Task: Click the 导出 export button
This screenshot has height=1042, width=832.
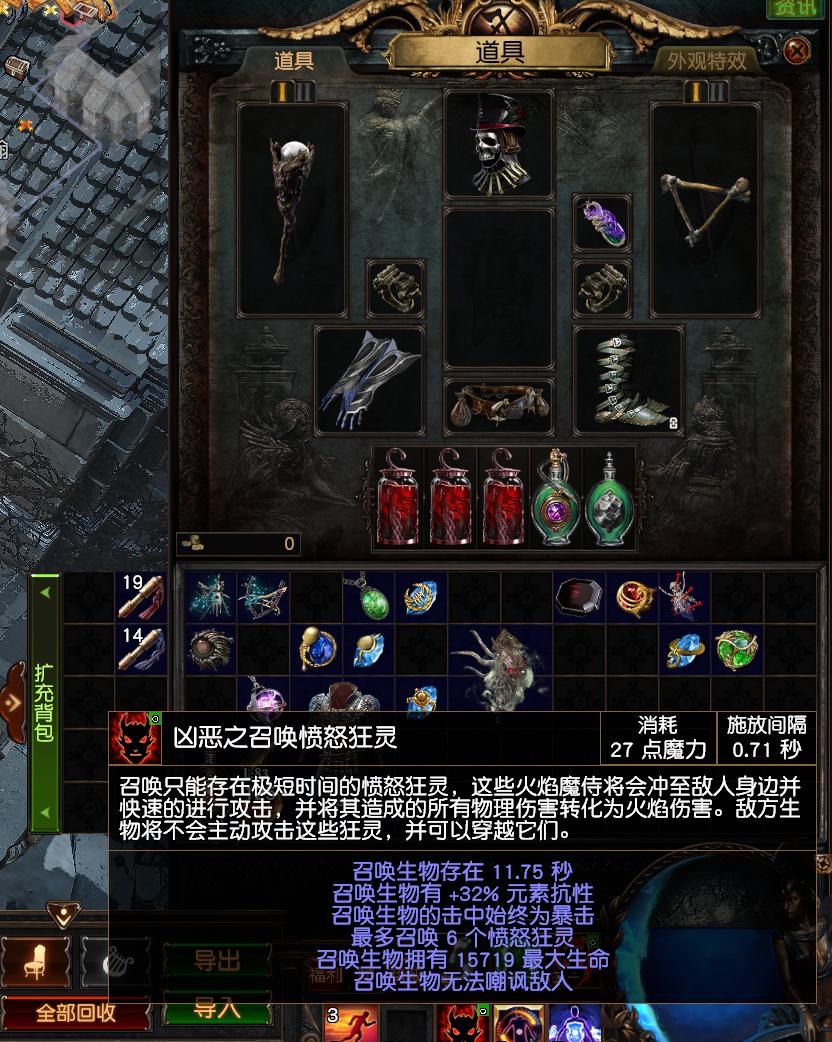Action: [x=217, y=962]
